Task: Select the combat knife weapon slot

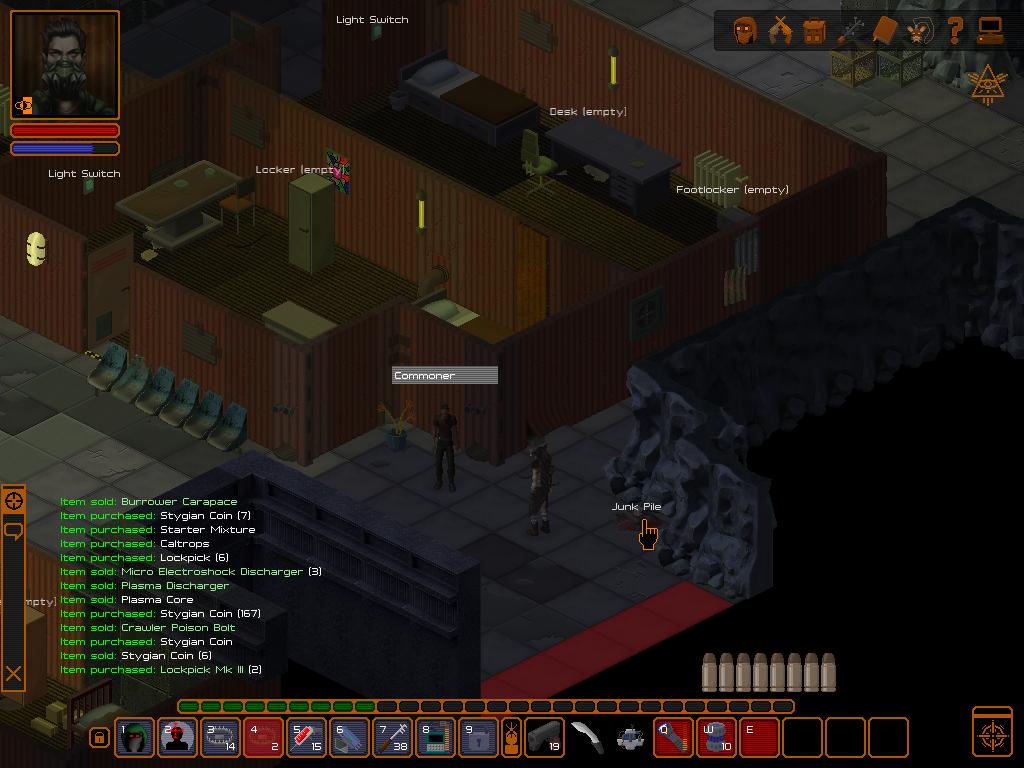Action: coord(587,738)
